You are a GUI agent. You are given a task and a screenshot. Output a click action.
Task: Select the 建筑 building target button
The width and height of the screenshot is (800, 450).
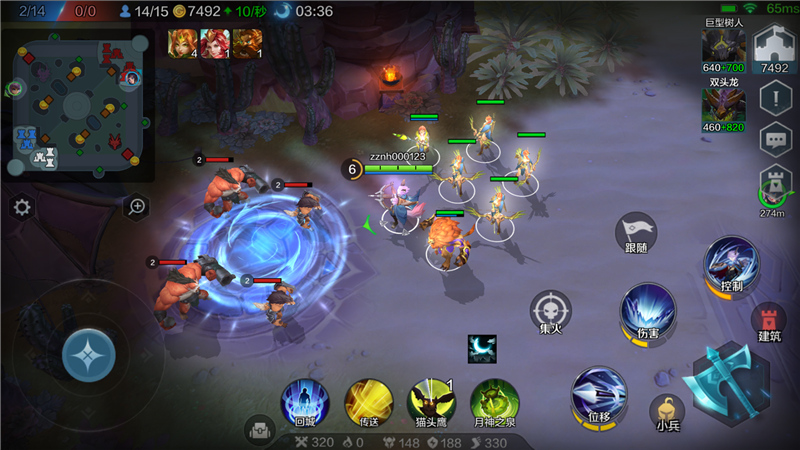point(769,321)
